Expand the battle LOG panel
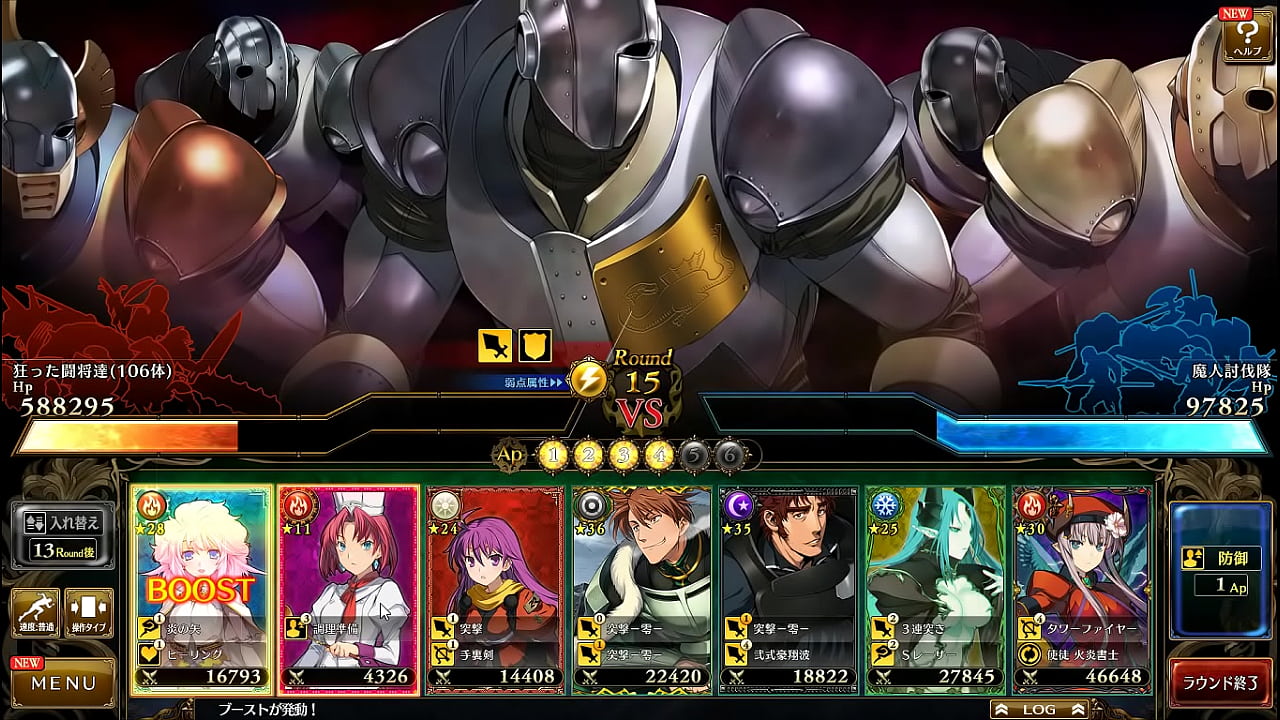Viewport: 1280px width, 720px height. (1038, 709)
